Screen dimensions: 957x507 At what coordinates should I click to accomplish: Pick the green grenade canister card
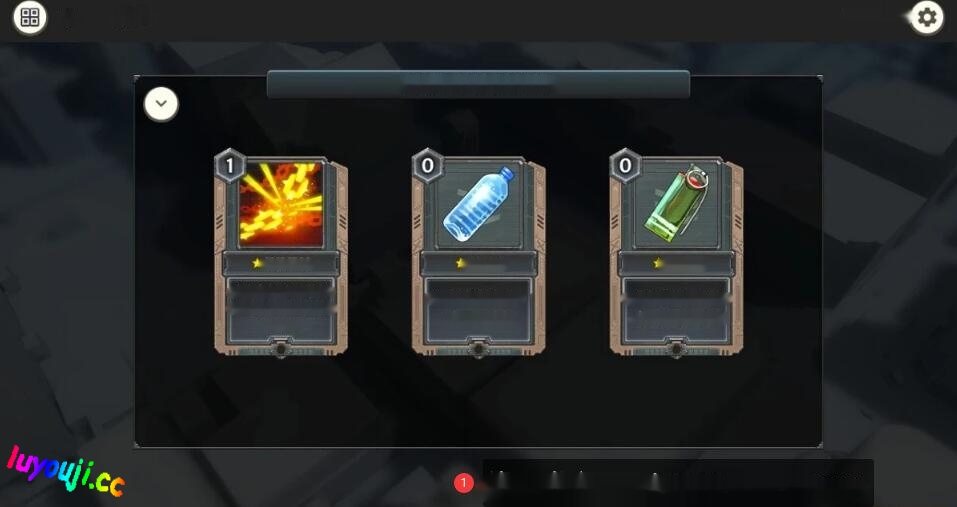coord(676,255)
